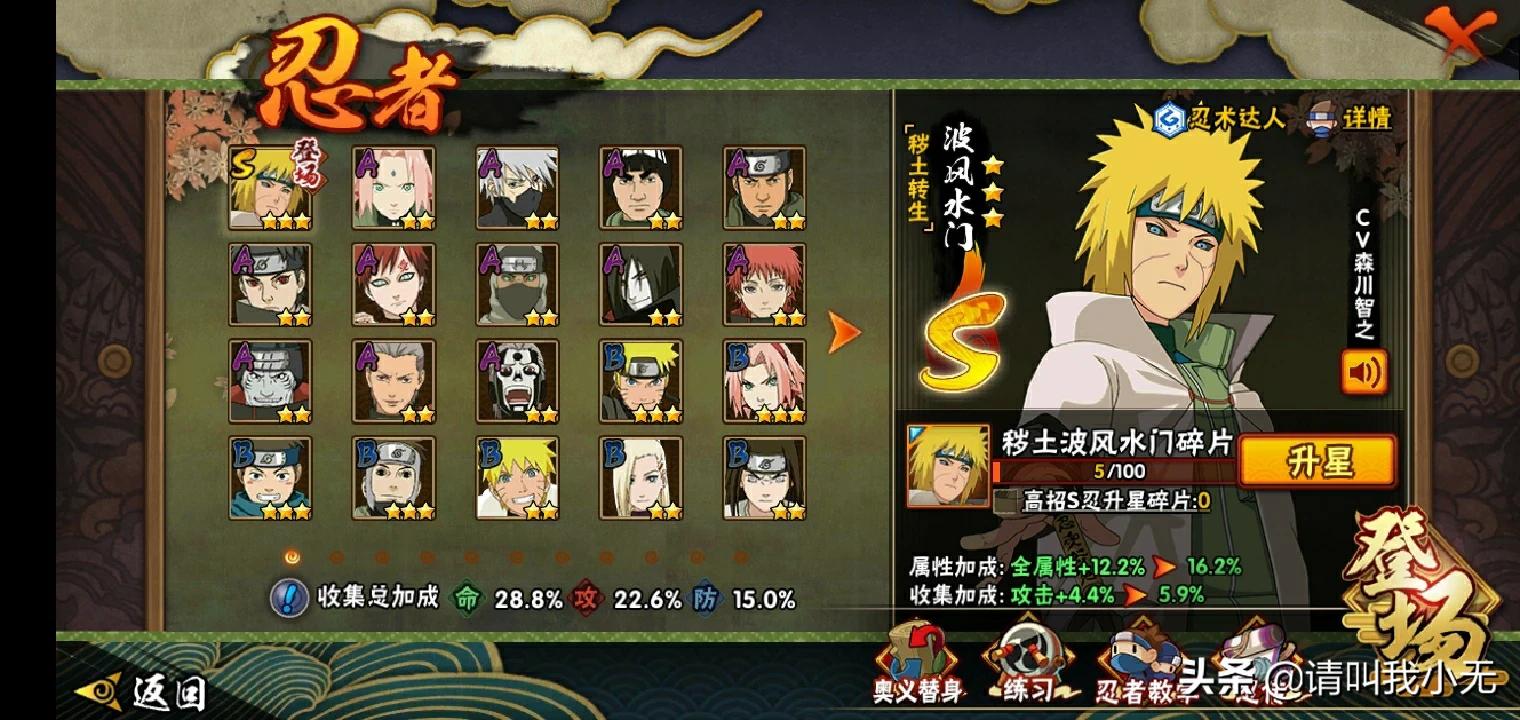Screen dimensions: 1520x720
Task: Show next ninja page with orange arrow
Action: 844,332
